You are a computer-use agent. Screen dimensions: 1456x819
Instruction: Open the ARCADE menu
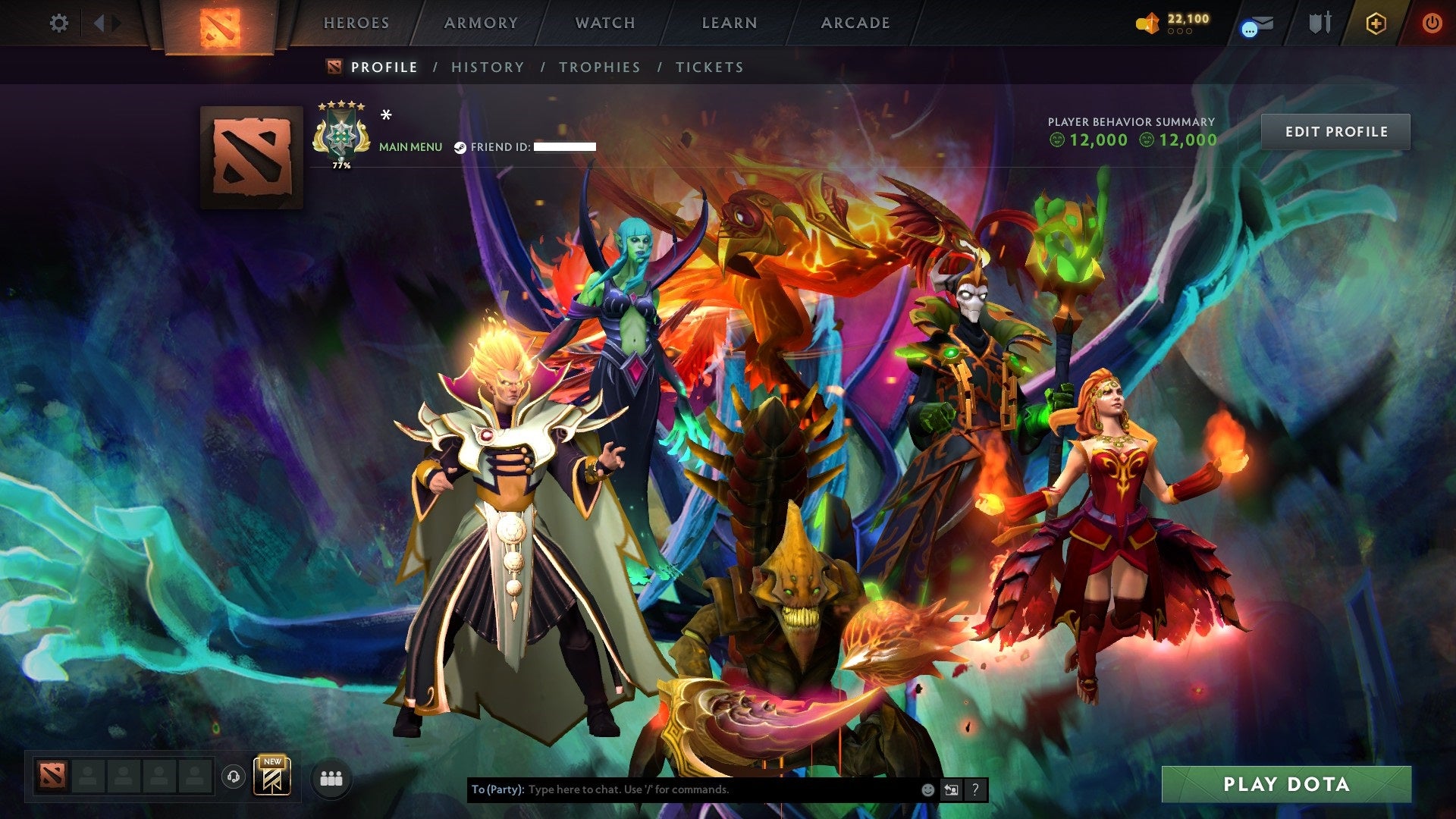coord(855,23)
